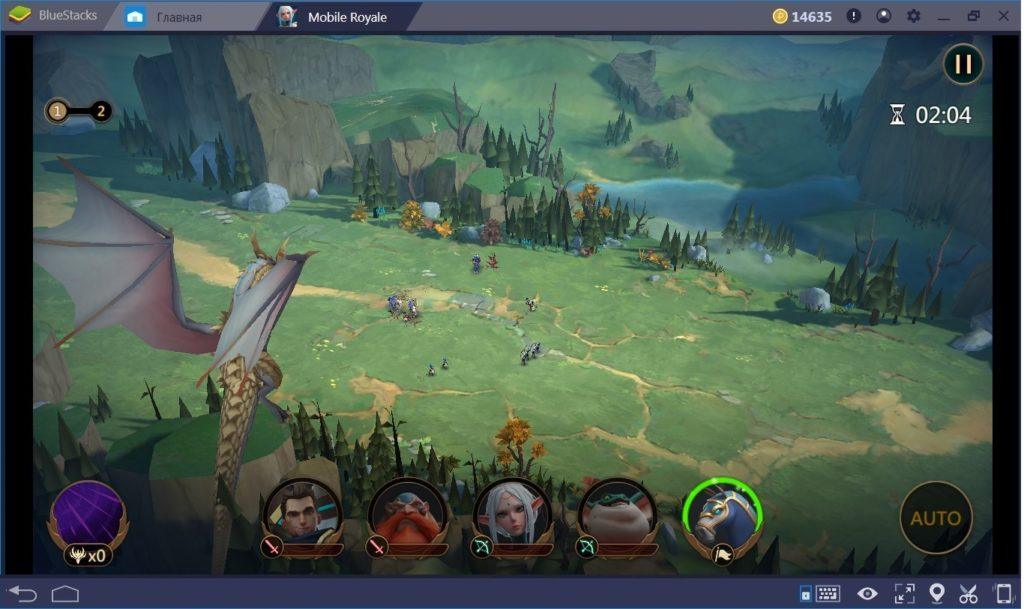1024x609 pixels.
Task: Click the Android back arrow
Action: coord(22,593)
